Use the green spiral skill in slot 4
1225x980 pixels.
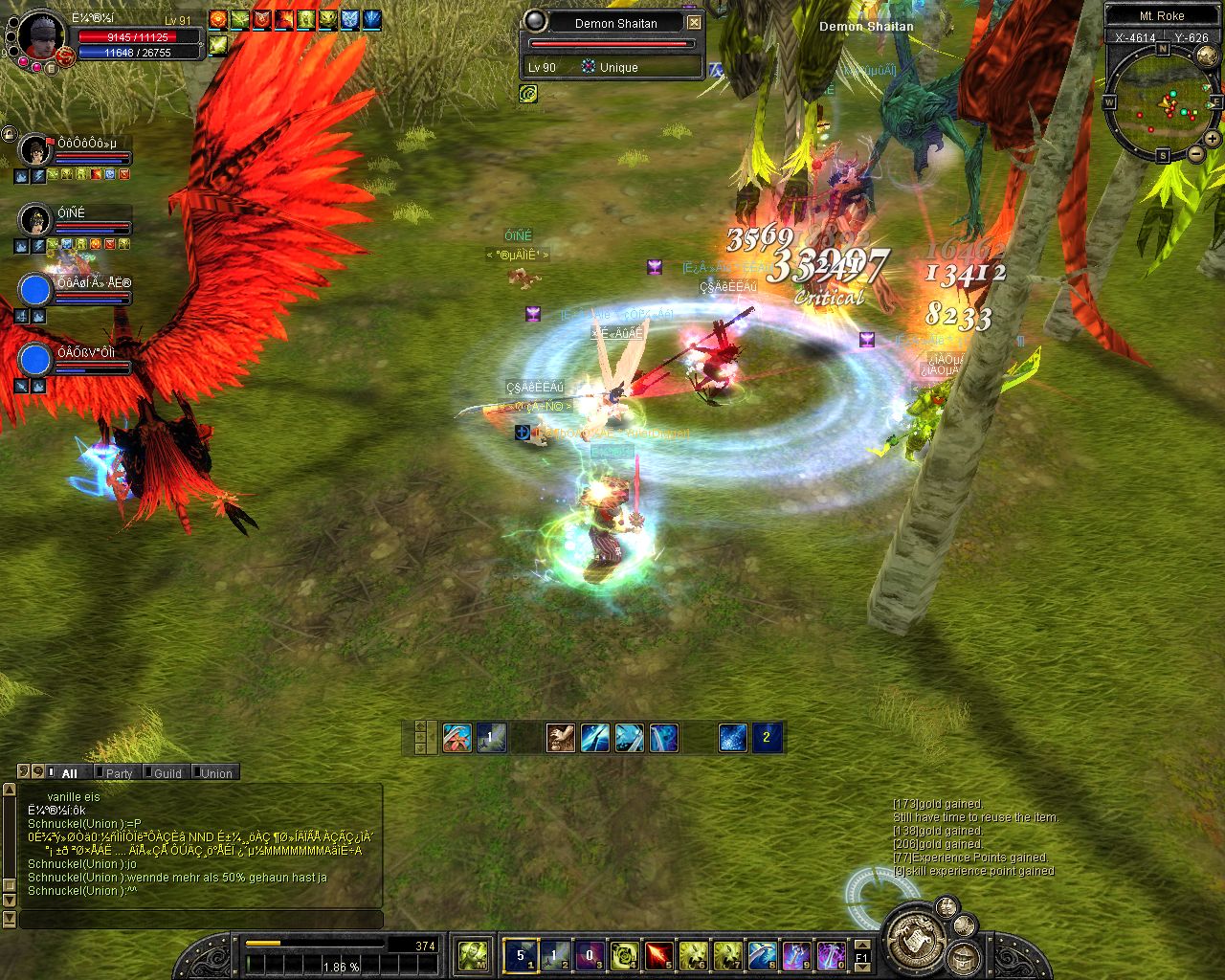pos(624,954)
